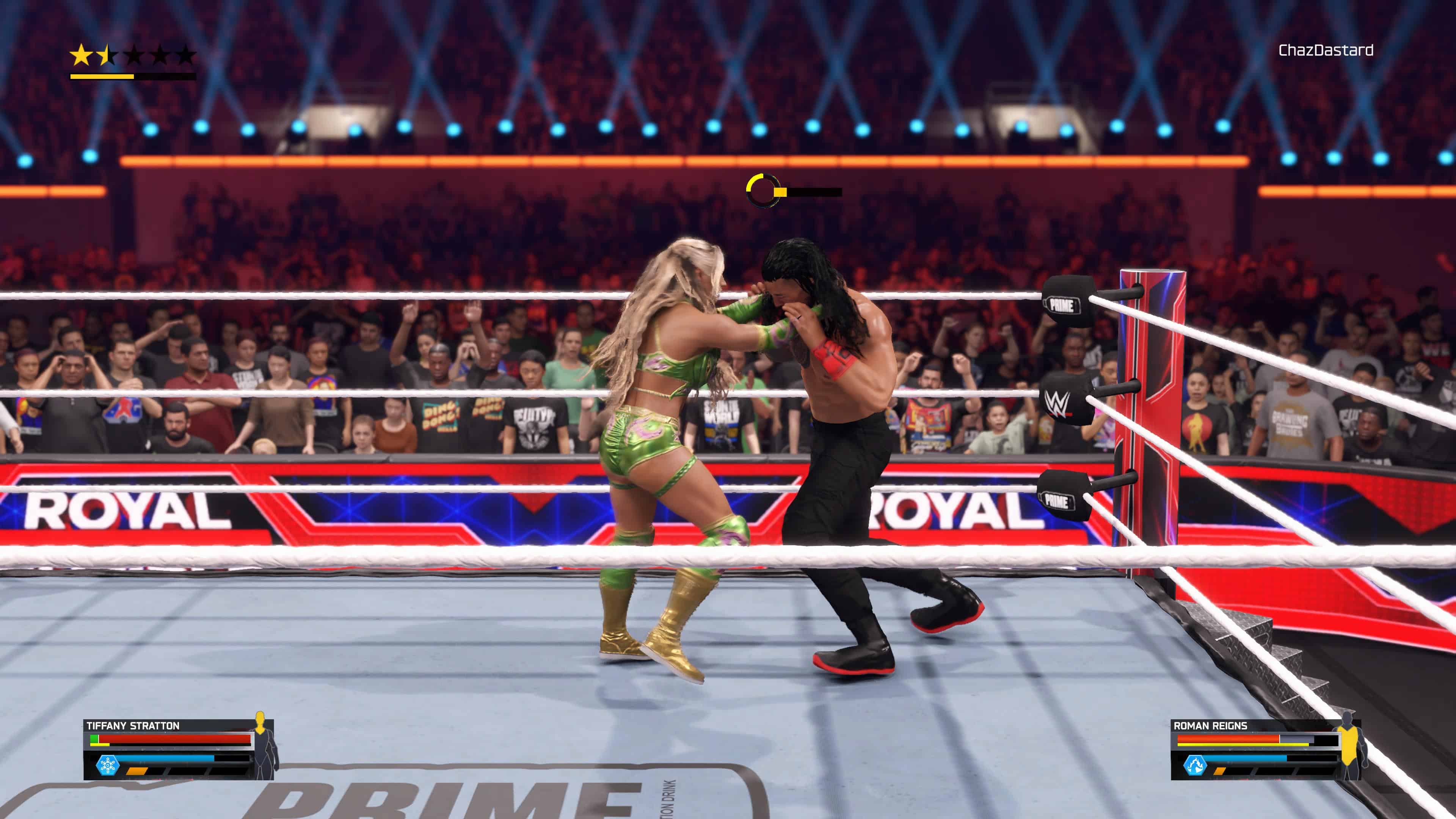Toggle Tiffany's first special meter segment
The height and width of the screenshot is (819, 1456).
[x=137, y=773]
